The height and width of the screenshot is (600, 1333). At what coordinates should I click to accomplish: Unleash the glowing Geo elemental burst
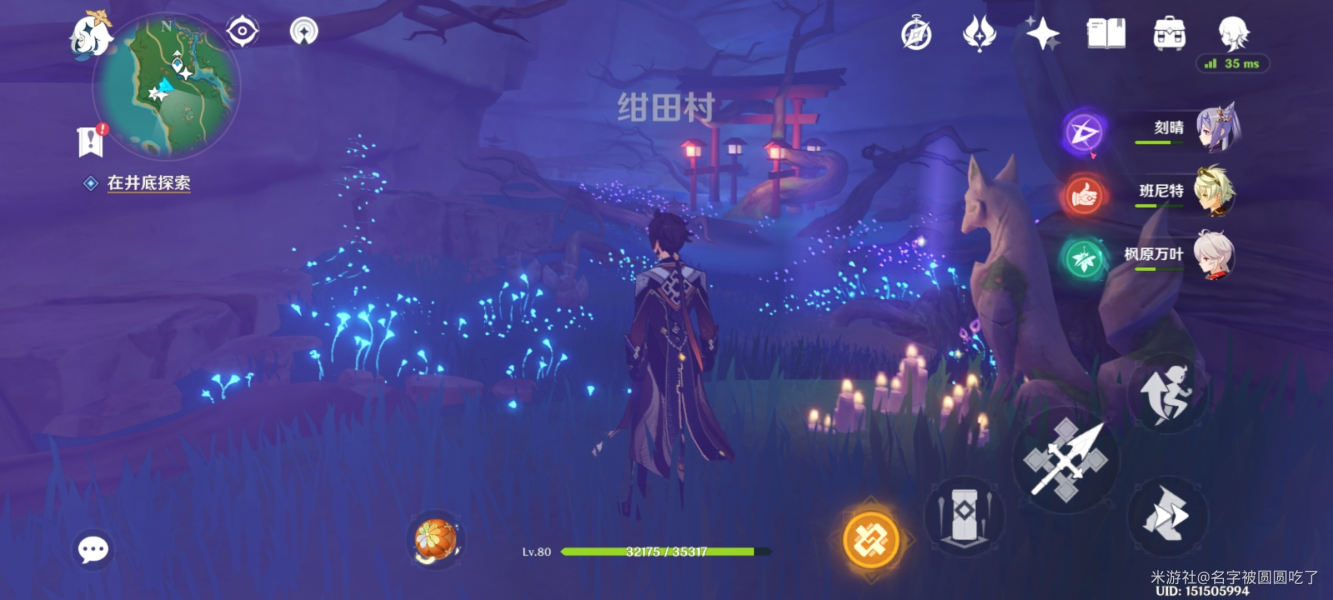(870, 540)
